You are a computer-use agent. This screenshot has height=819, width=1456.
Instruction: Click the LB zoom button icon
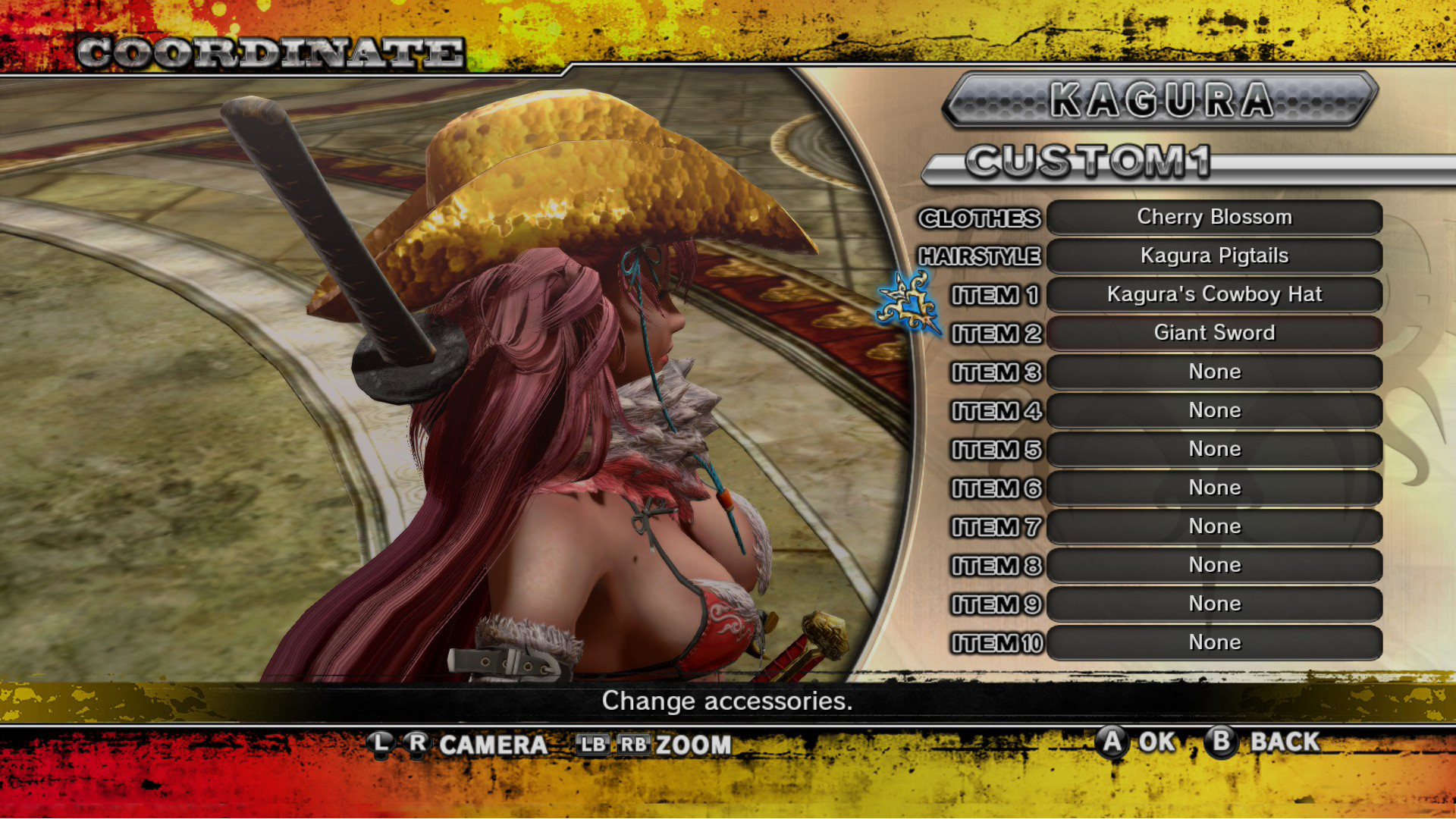coord(596,744)
